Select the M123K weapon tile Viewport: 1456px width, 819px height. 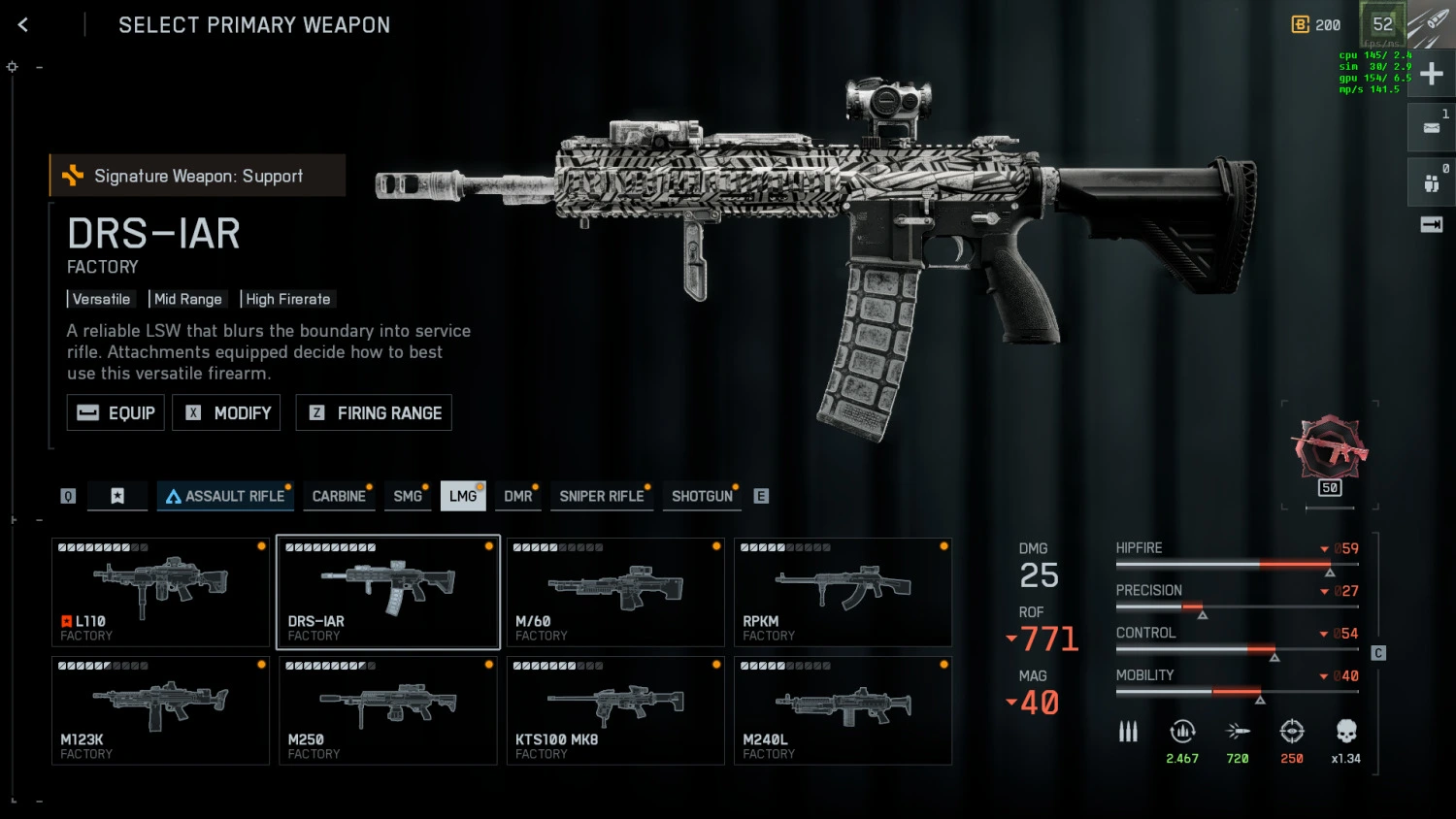pyautogui.click(x=160, y=710)
